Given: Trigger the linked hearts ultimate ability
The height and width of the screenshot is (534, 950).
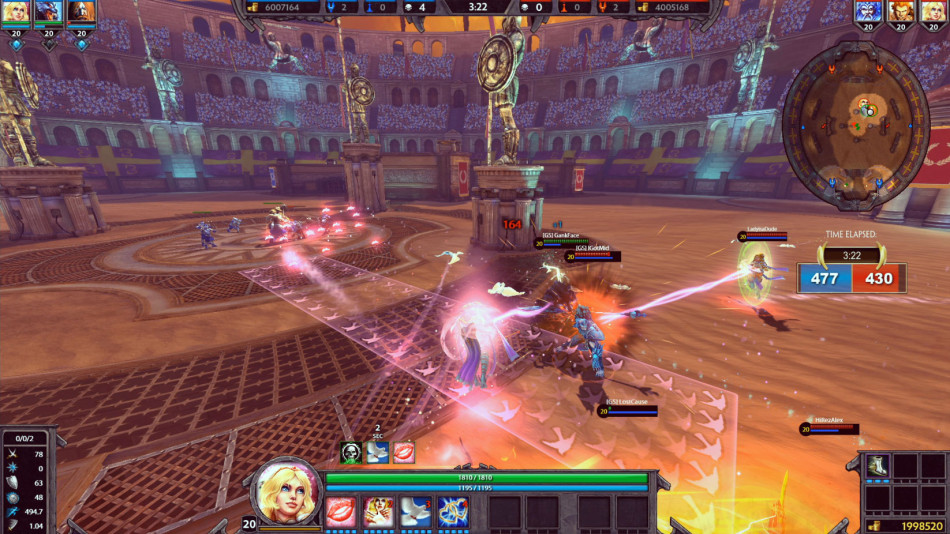Looking at the screenshot, I should pos(452,511).
